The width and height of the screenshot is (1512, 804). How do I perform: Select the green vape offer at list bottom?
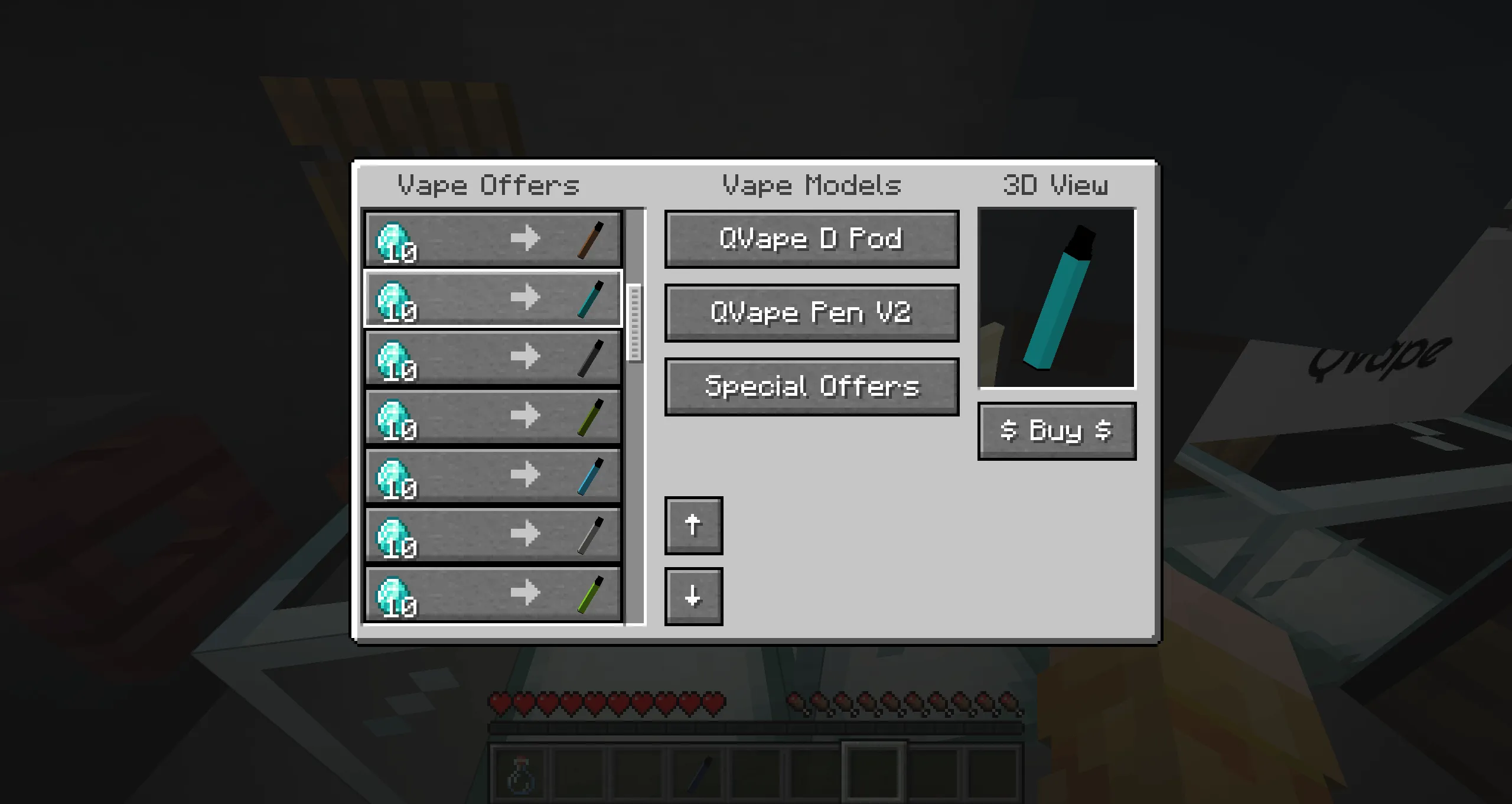click(x=492, y=593)
